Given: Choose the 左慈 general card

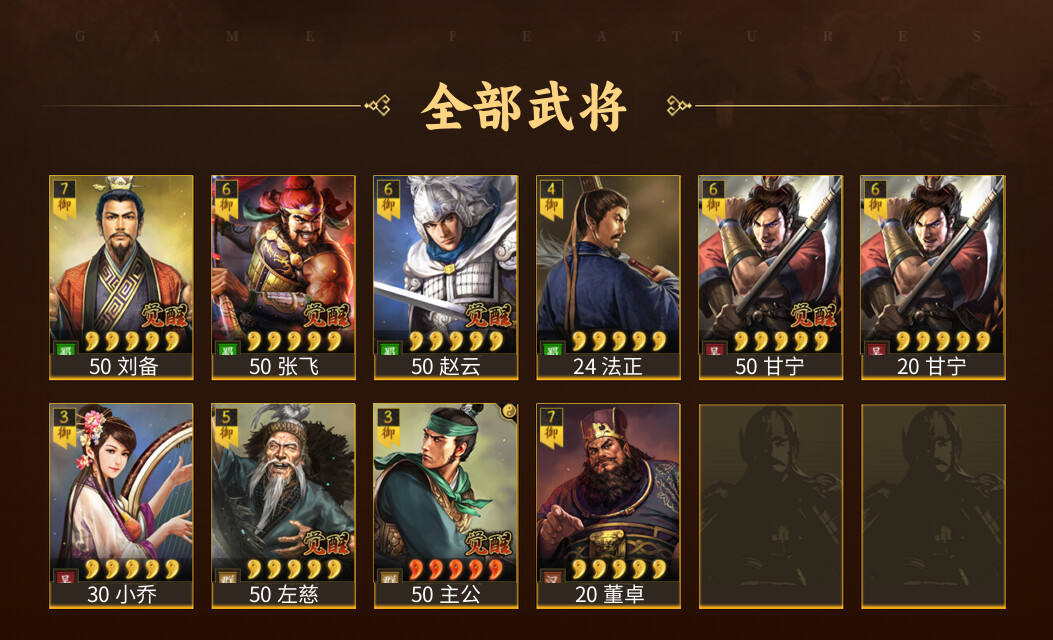Looking at the screenshot, I should (x=283, y=504).
